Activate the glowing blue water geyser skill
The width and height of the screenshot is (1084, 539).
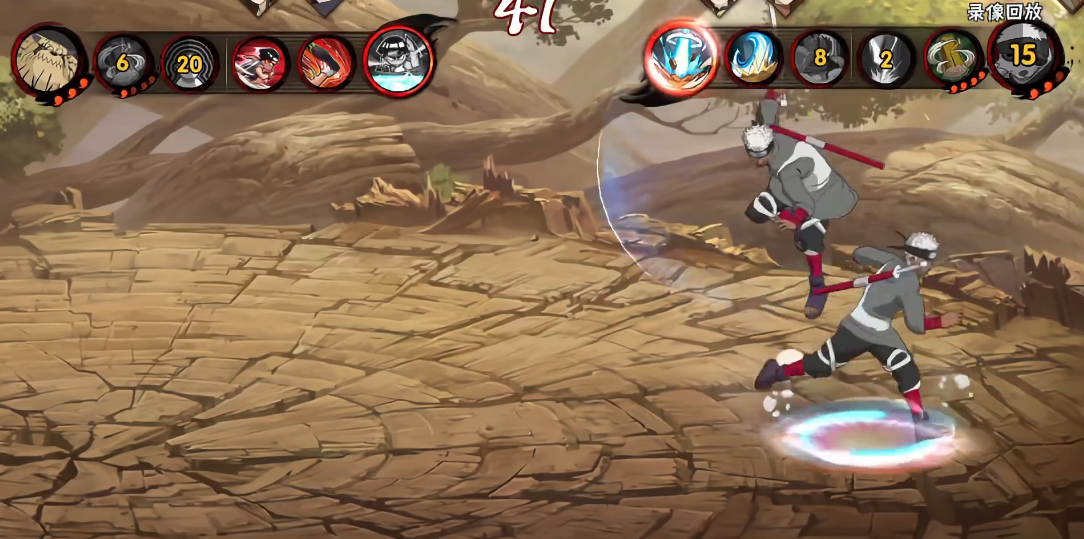click(681, 56)
